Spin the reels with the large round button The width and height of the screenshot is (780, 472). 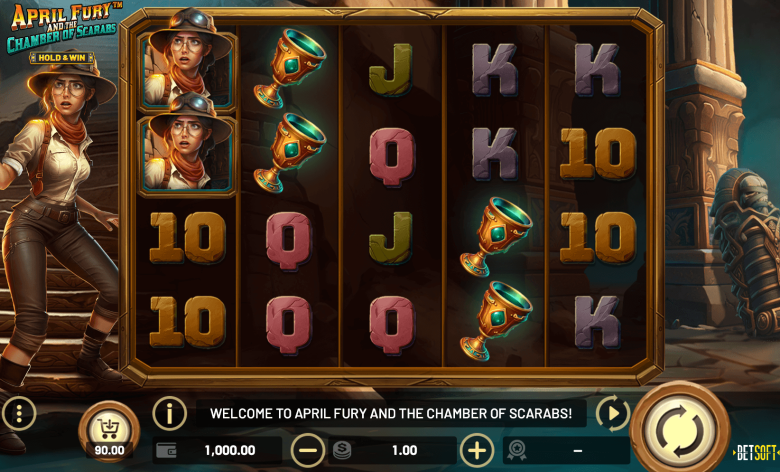680,429
